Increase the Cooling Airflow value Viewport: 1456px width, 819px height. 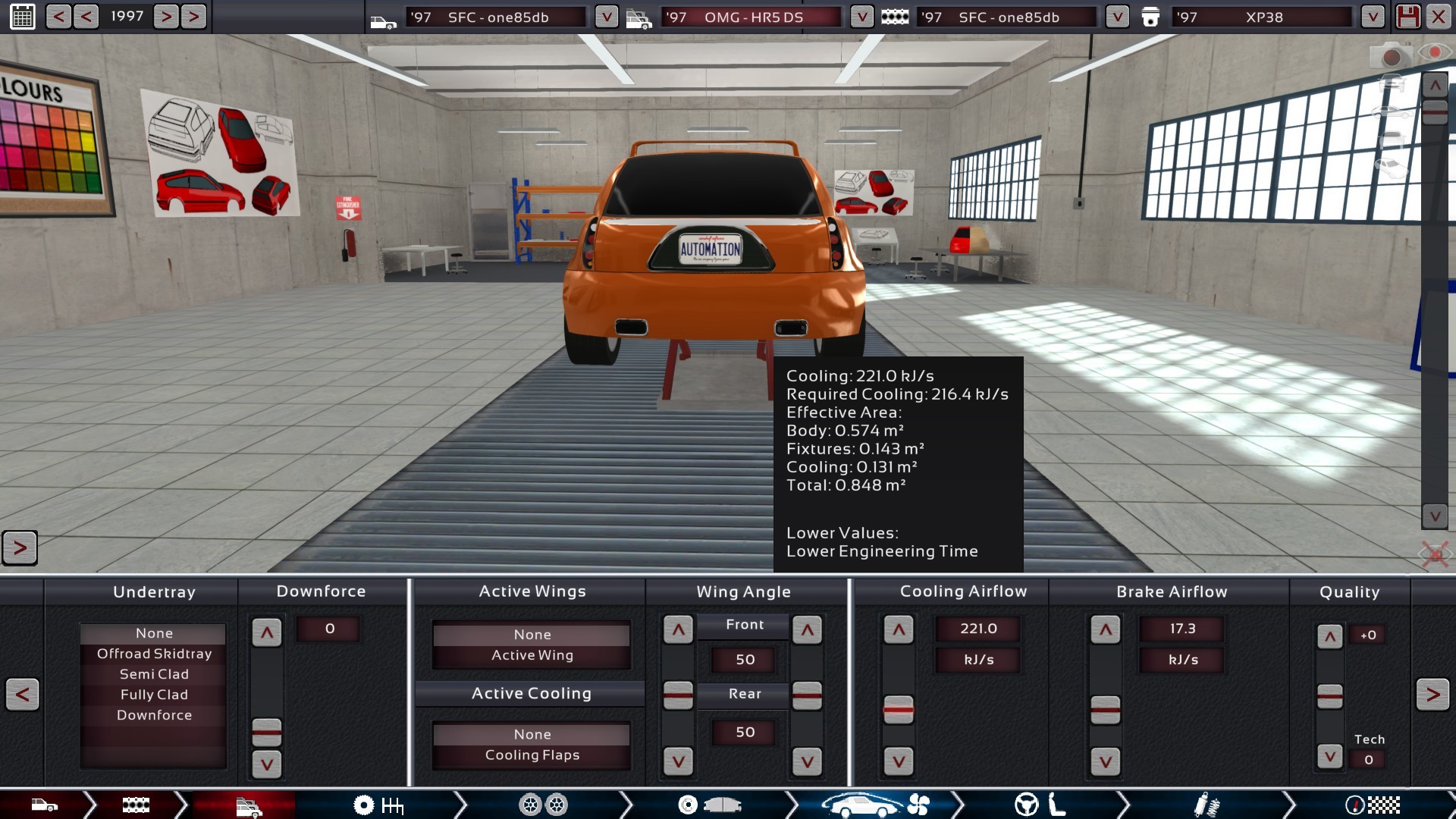(899, 629)
